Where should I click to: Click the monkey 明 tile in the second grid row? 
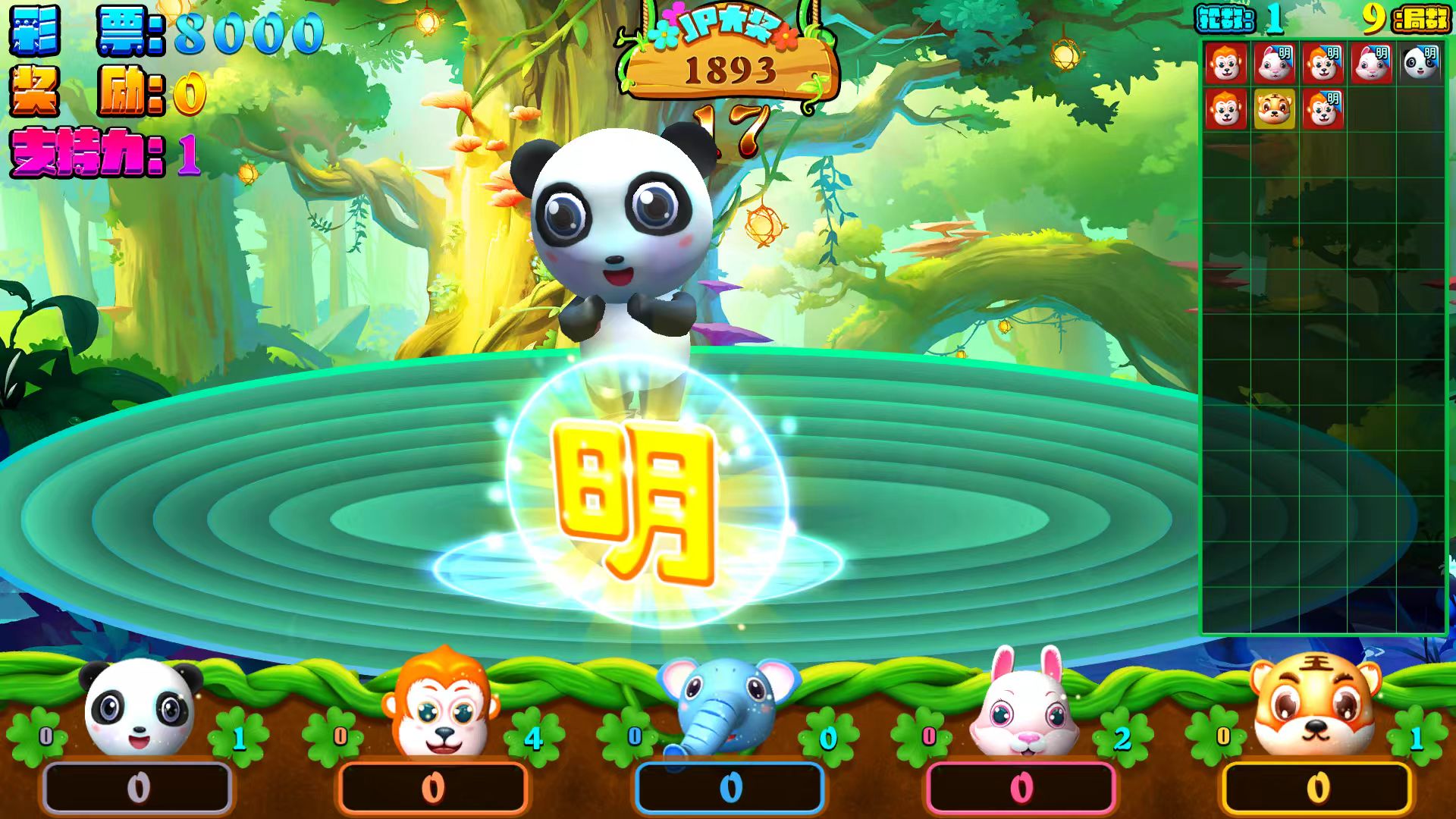pos(1324,110)
